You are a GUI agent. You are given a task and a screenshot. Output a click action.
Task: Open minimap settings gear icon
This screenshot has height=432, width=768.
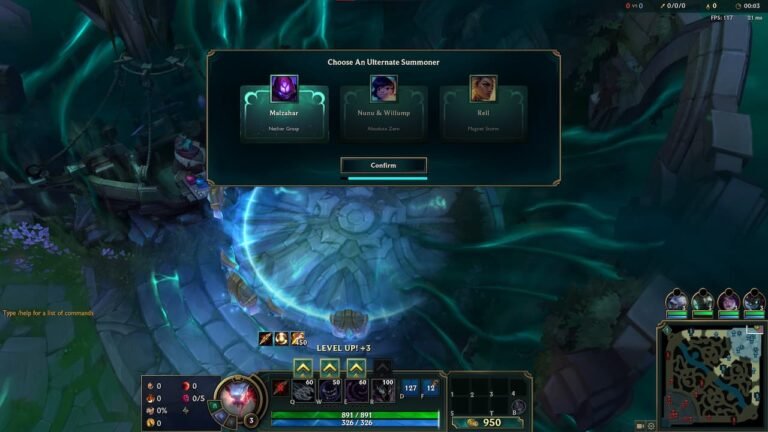click(651, 426)
